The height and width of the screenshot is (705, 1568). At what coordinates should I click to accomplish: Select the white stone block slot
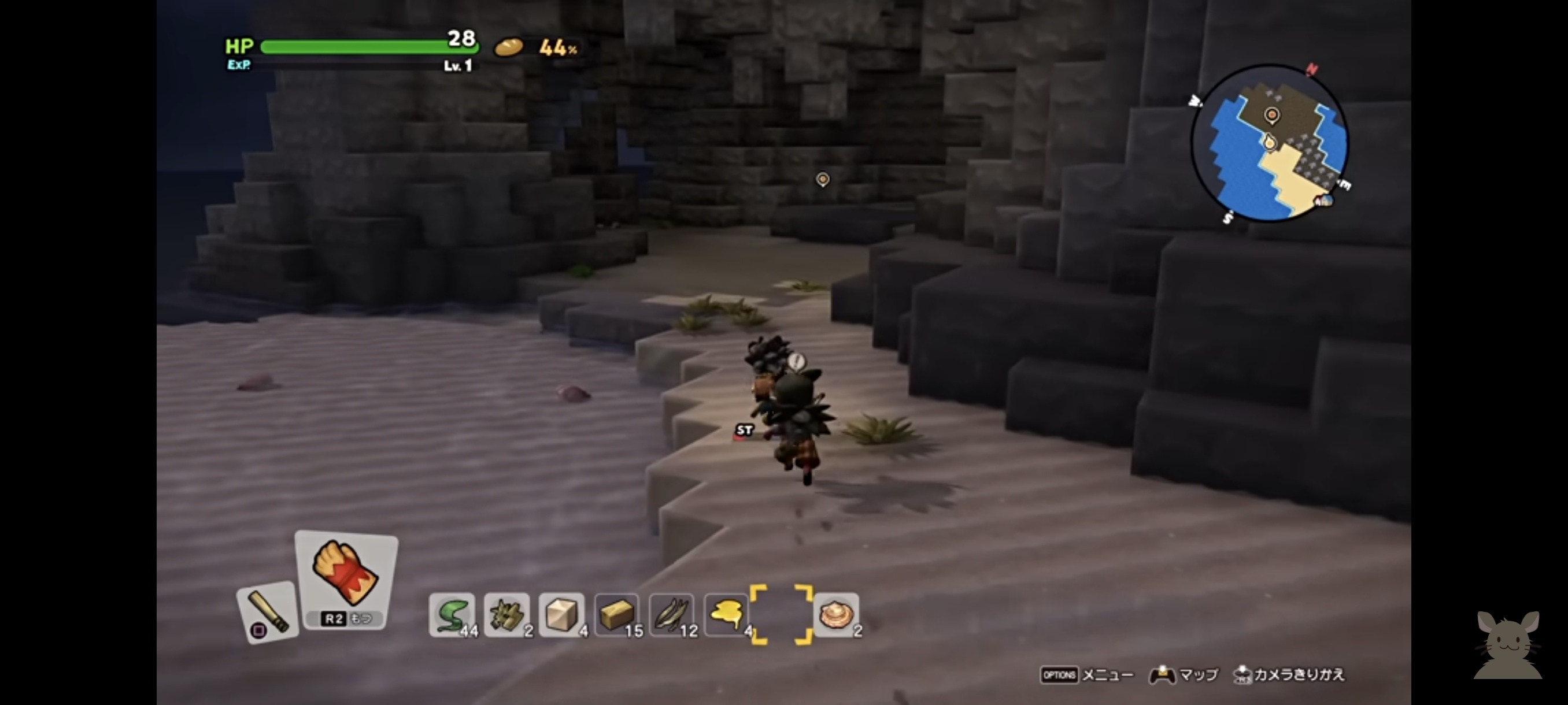tap(562, 614)
